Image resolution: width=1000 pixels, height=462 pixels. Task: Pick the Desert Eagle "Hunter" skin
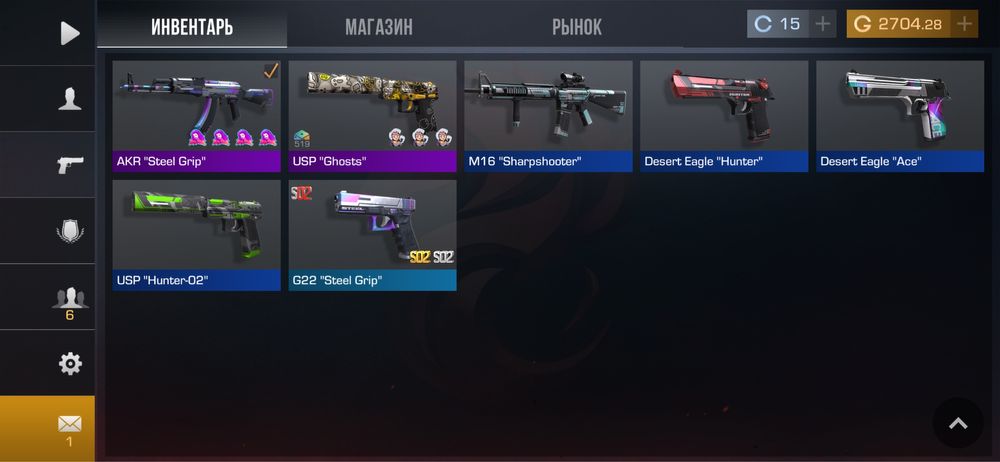724,116
